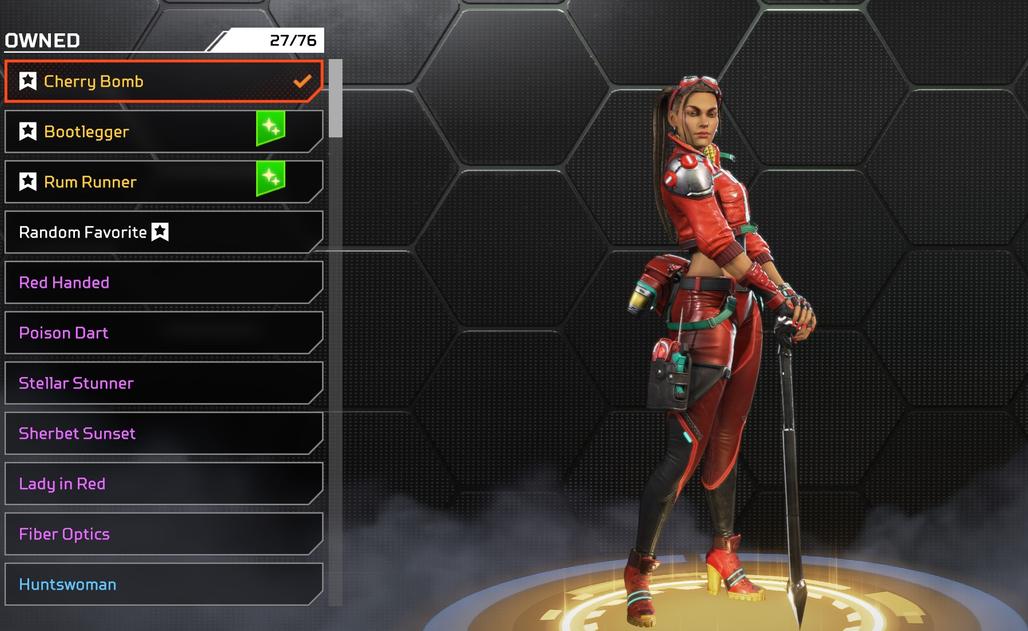Click the green sparkle badge on Rum Runner
The image size is (1028, 631).
tap(270, 179)
